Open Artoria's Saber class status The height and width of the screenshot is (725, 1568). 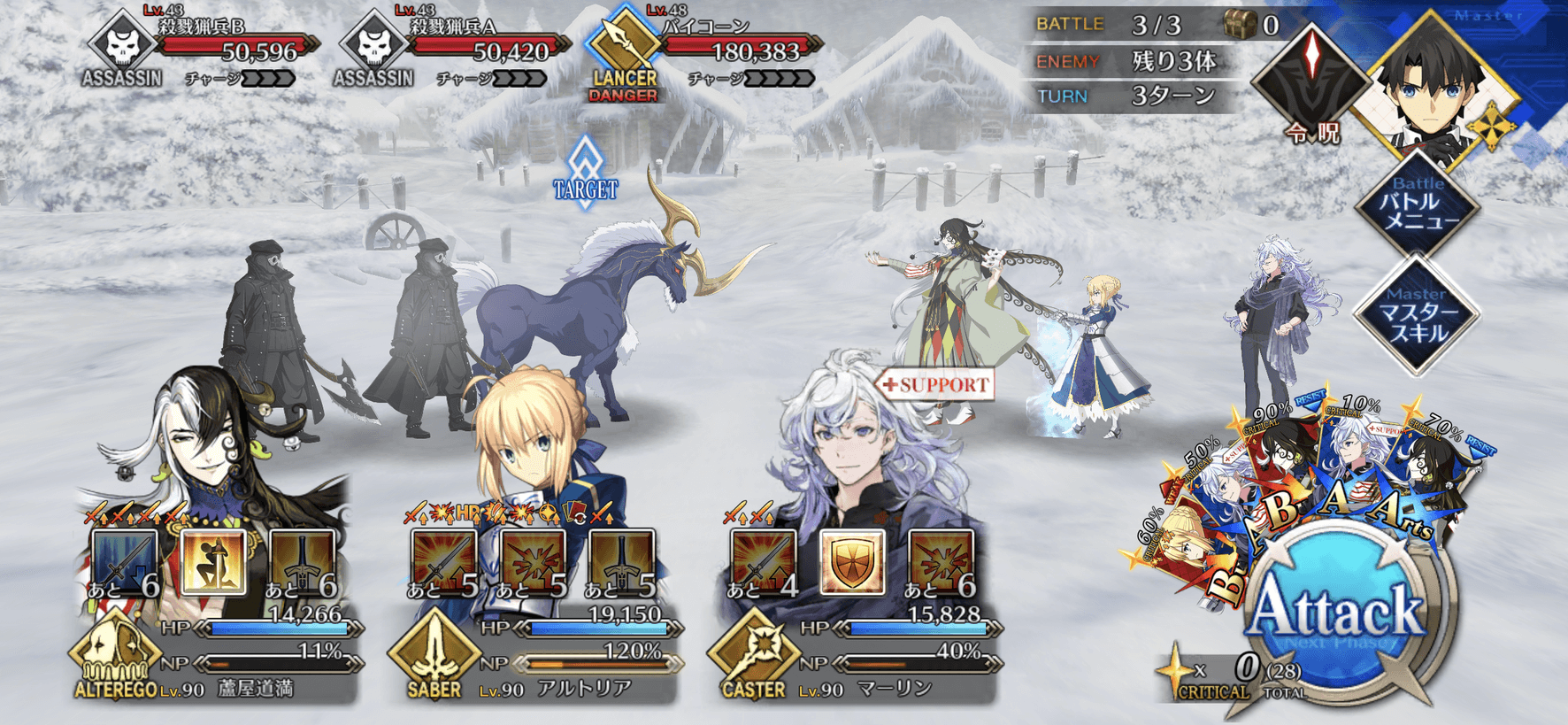coord(434,655)
